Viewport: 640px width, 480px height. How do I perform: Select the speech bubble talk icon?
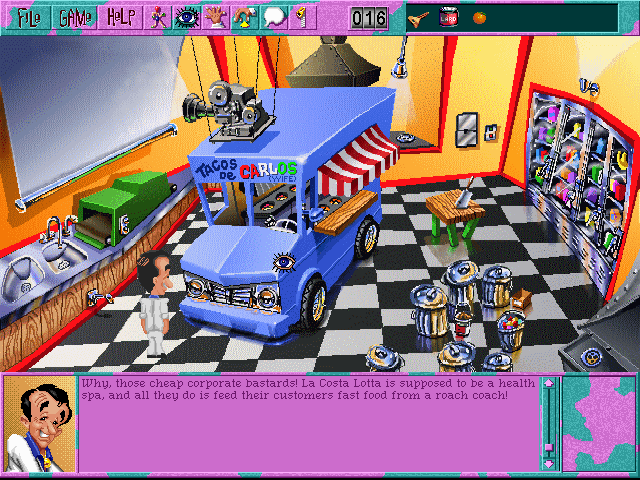(276, 17)
